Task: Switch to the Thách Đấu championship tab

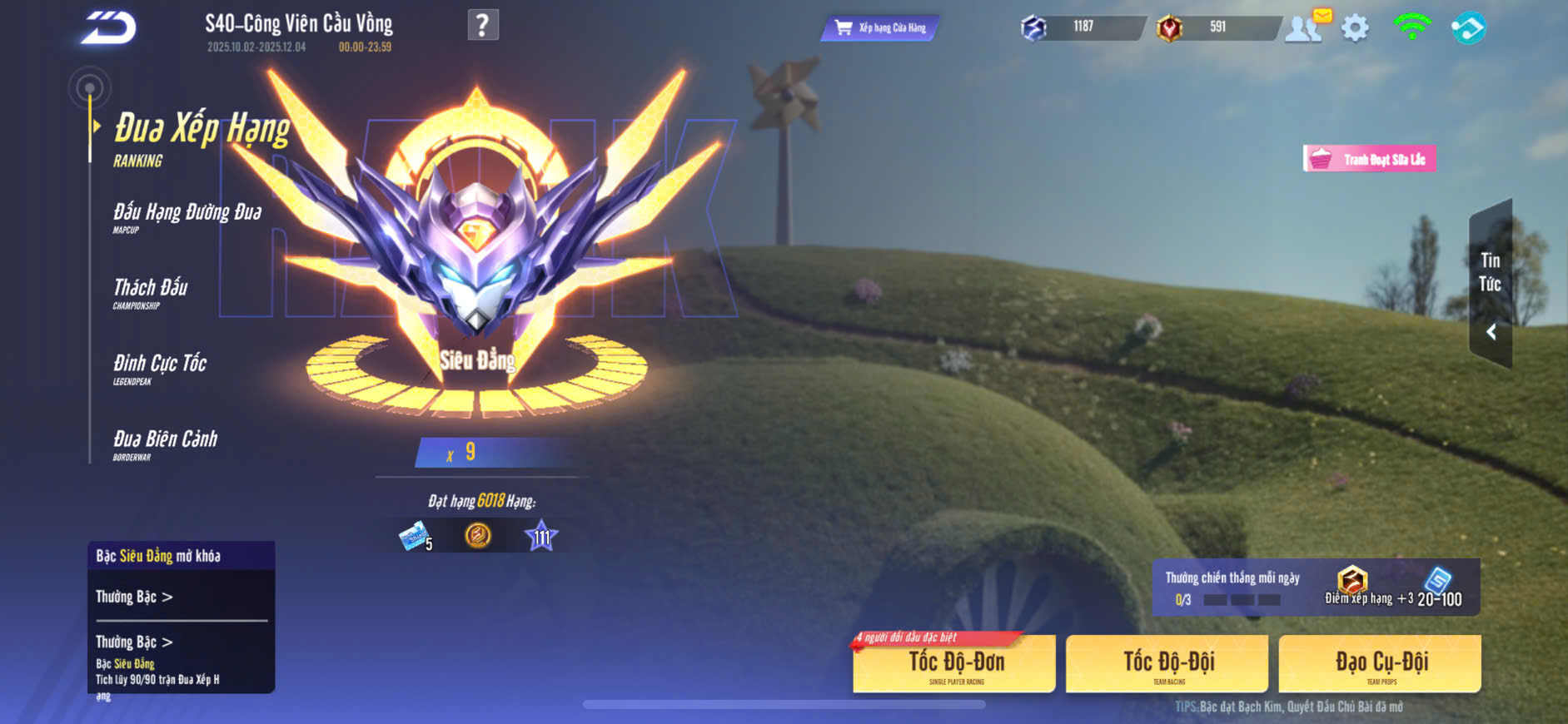Action: 150,292
